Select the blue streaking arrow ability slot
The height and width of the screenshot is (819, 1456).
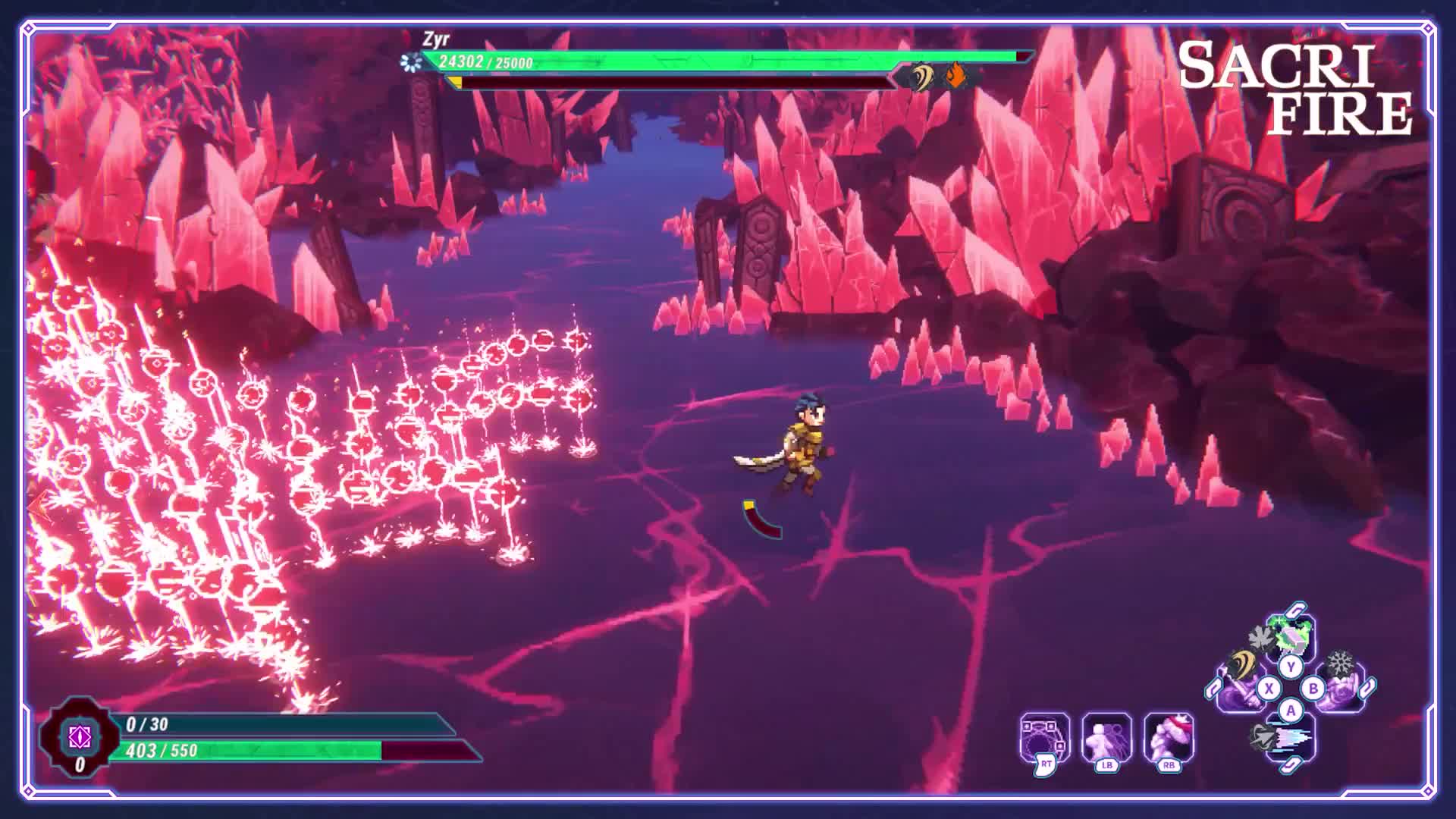tap(1291, 739)
